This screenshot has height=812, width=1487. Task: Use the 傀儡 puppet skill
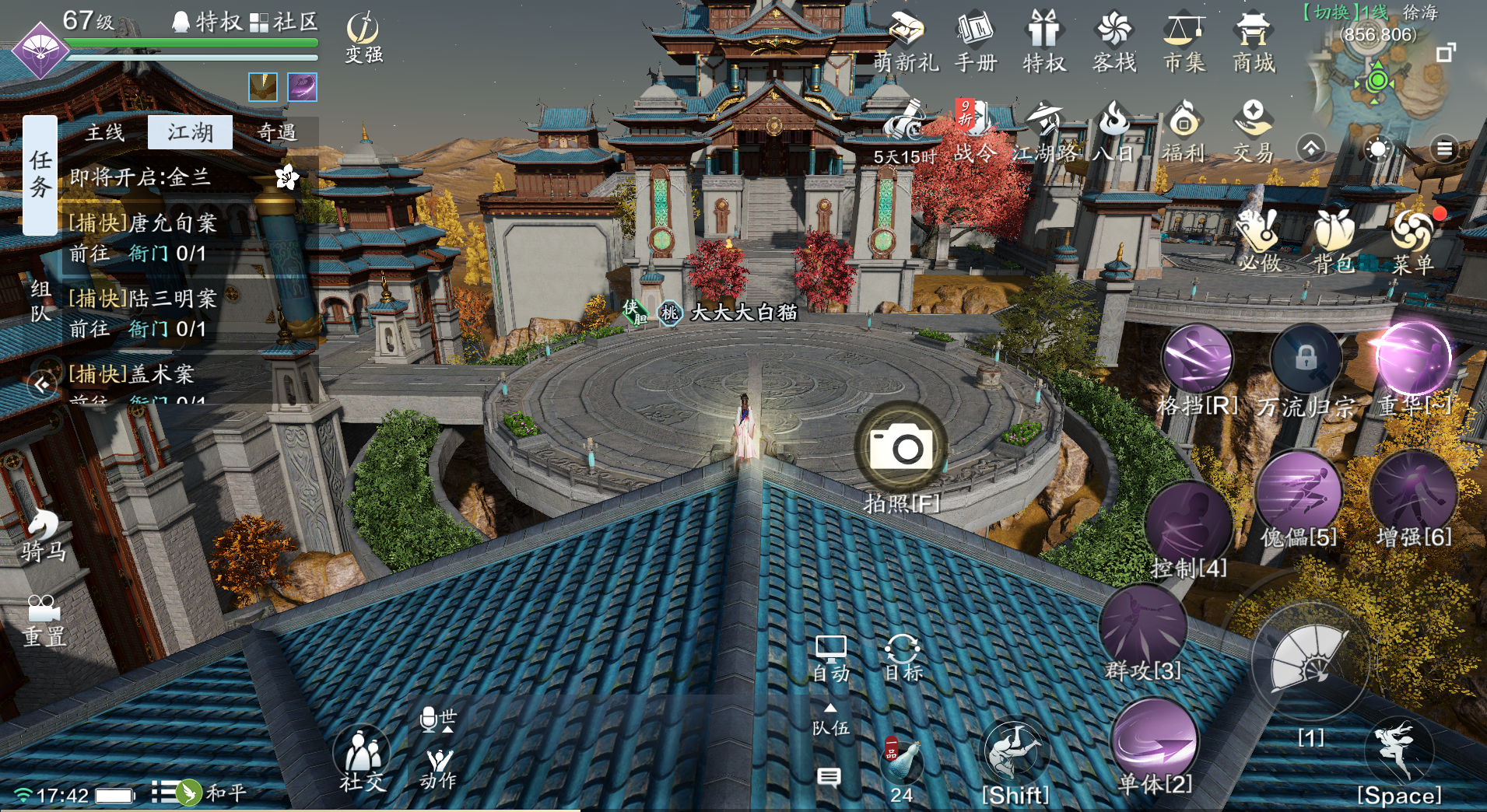pyautogui.click(x=1298, y=494)
